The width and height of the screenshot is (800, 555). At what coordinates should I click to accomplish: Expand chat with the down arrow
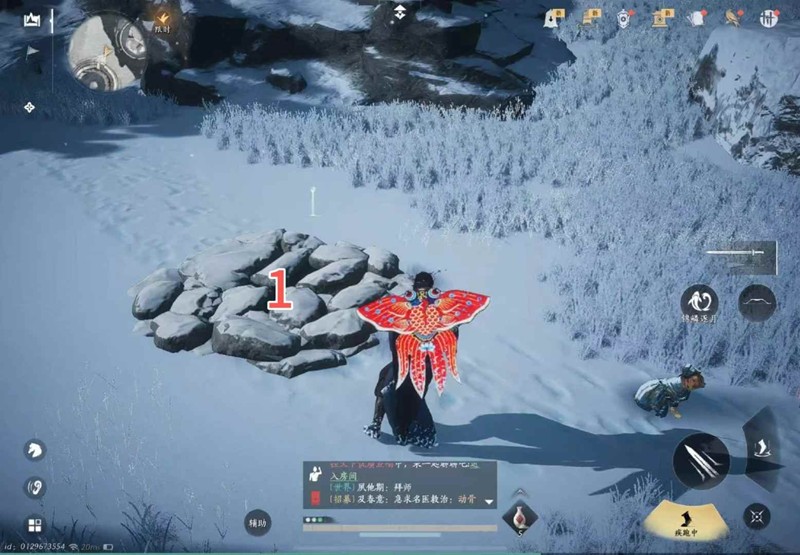[x=489, y=499]
